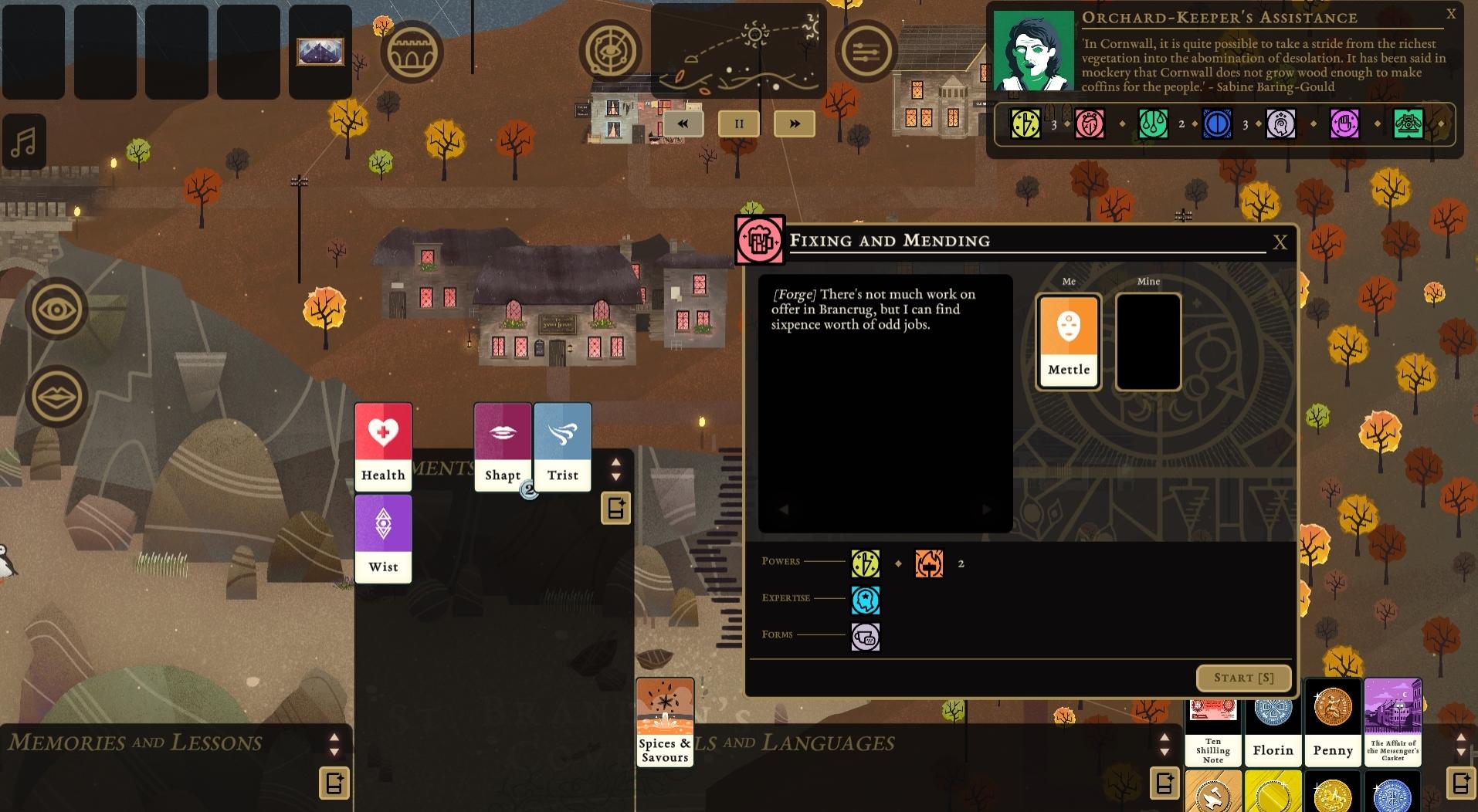This screenshot has width=1478, height=812.
Task: Toggle the music note icon
Action: click(x=24, y=141)
